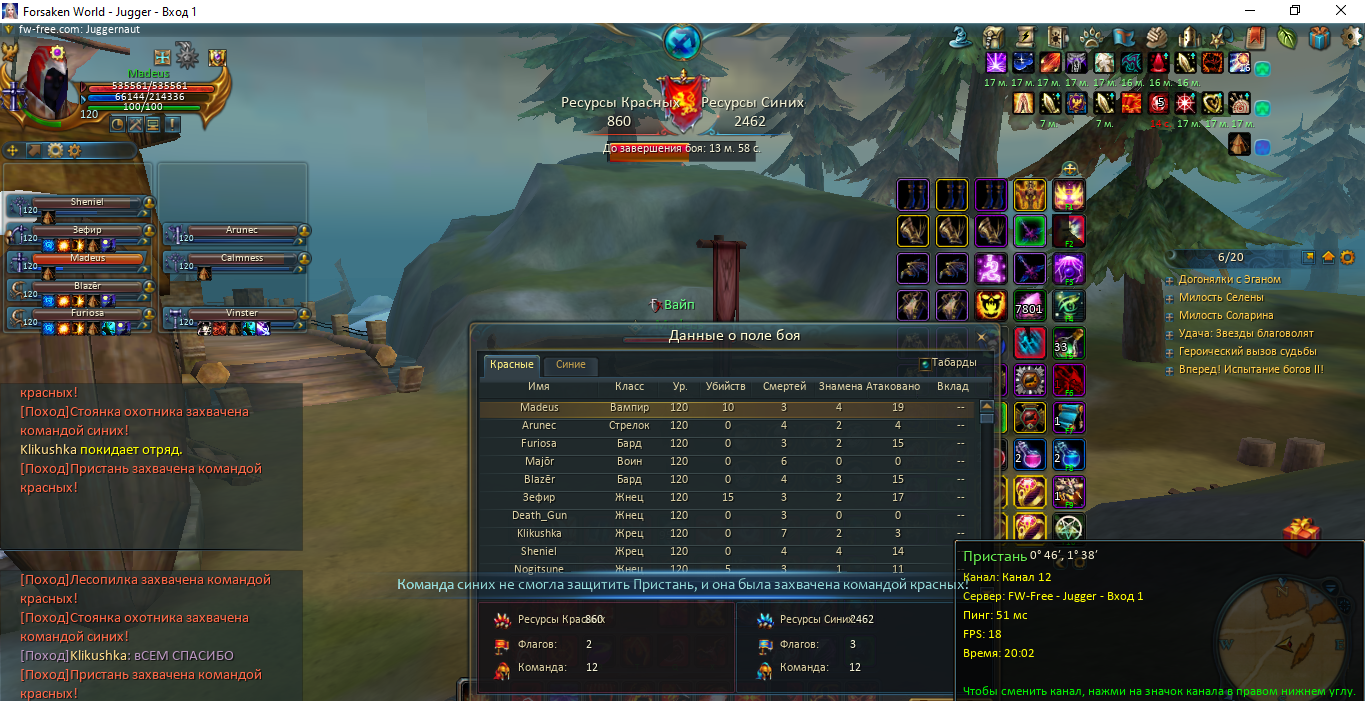Select the Красные team tab
The image size is (1365, 701).
511,365
